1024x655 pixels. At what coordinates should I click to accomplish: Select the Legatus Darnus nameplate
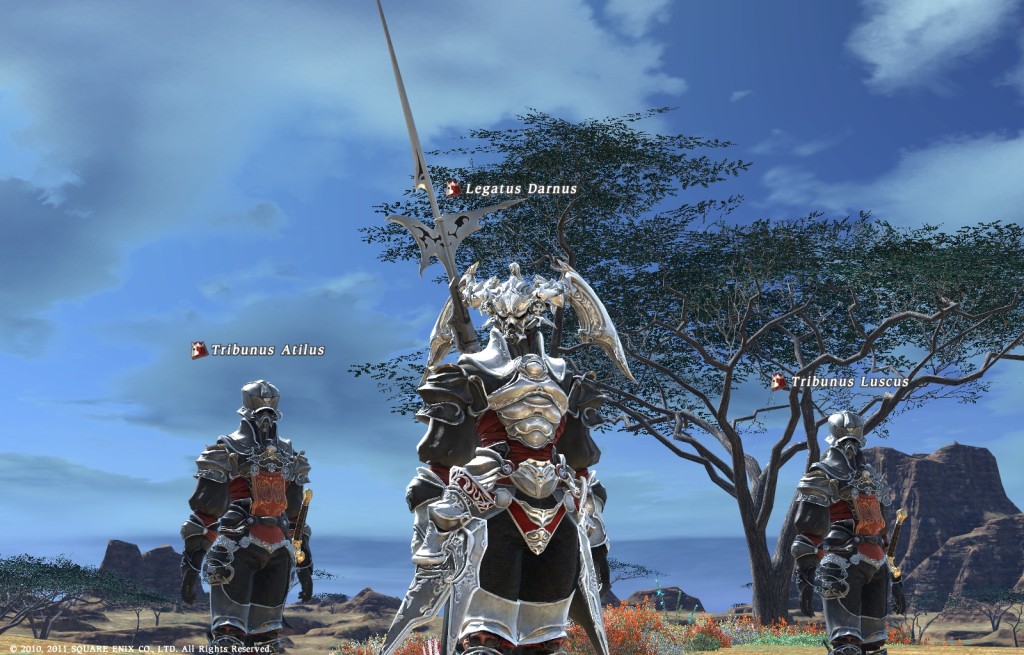coord(512,189)
